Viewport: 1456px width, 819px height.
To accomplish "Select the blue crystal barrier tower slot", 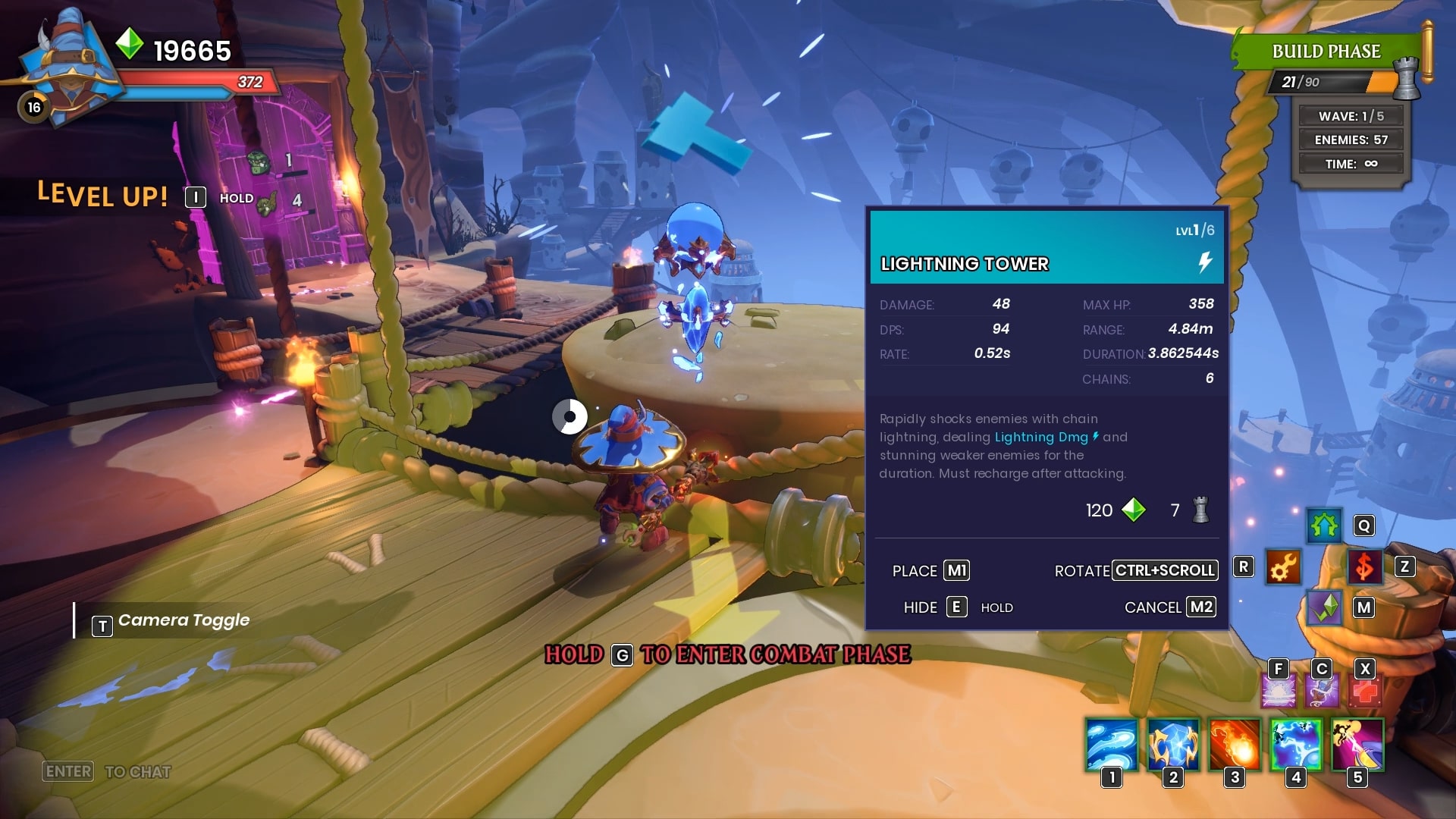I will tap(1173, 745).
